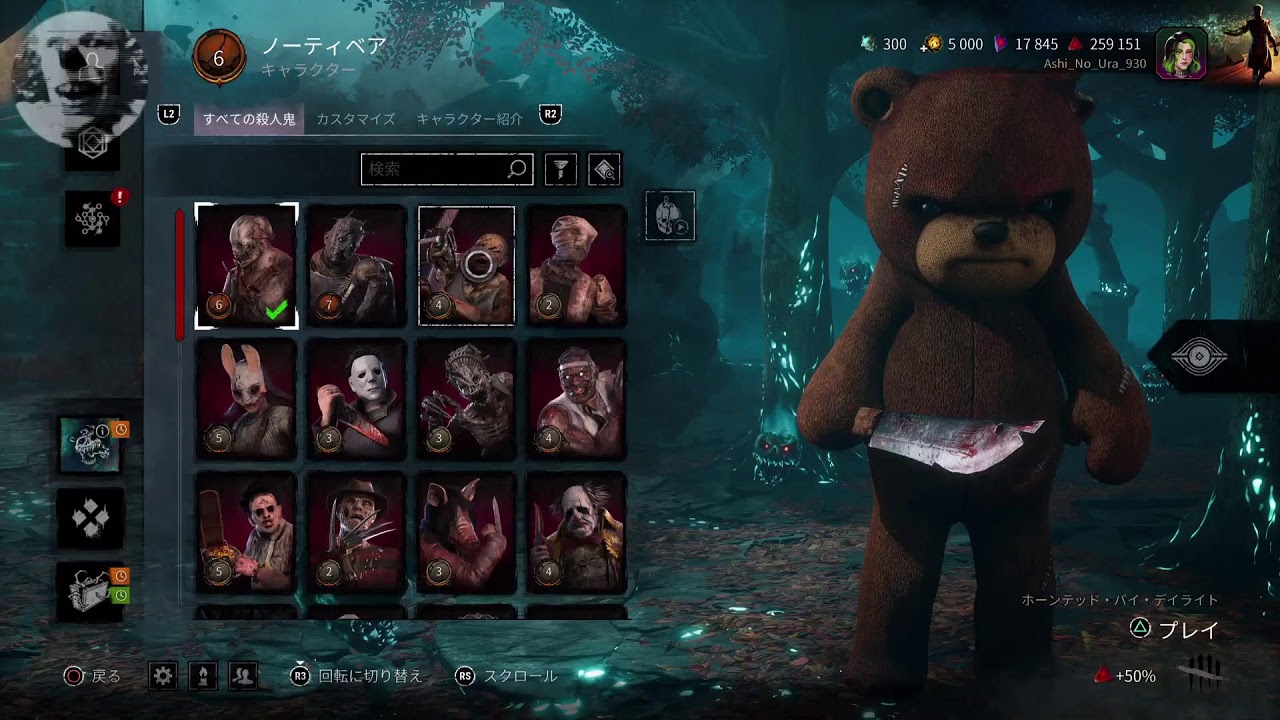The width and height of the screenshot is (1280, 720).
Task: Select the Hag killer portrait
Action: [466, 399]
